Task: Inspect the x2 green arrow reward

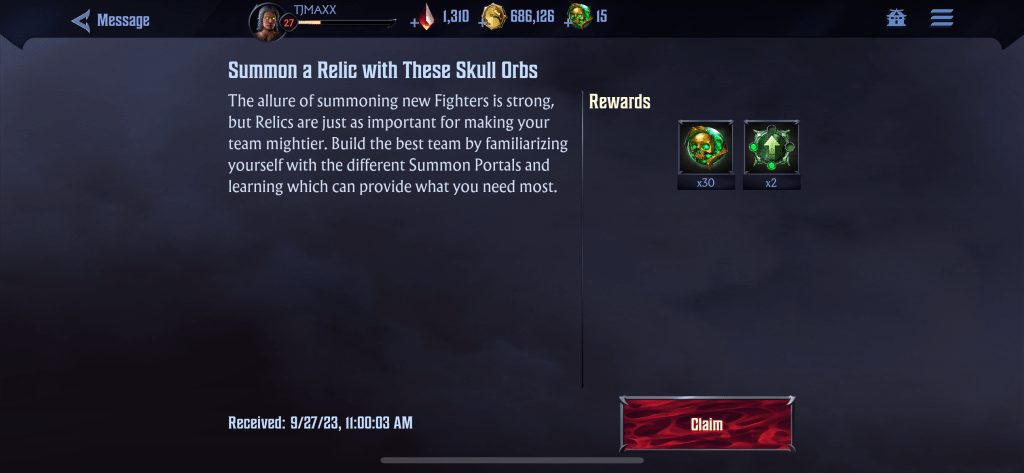Action: (771, 148)
